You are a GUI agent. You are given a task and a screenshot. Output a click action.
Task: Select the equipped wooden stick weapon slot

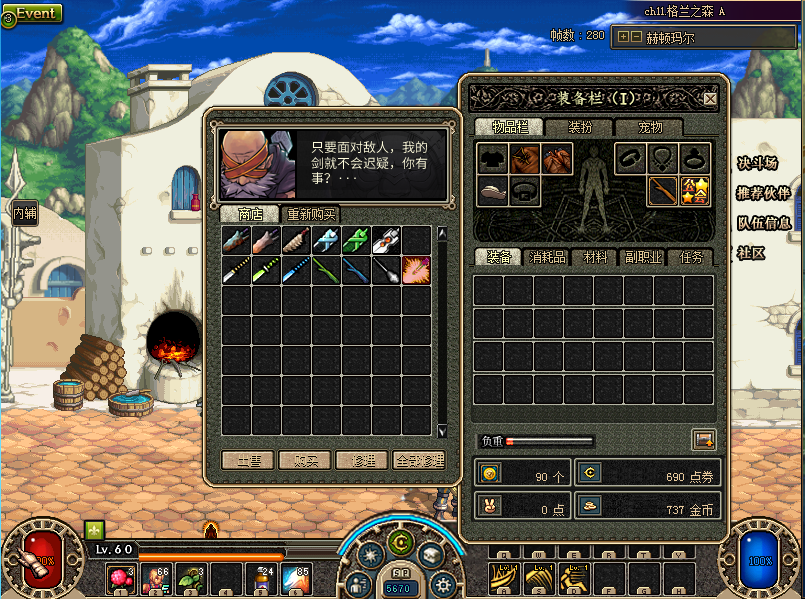(x=661, y=191)
